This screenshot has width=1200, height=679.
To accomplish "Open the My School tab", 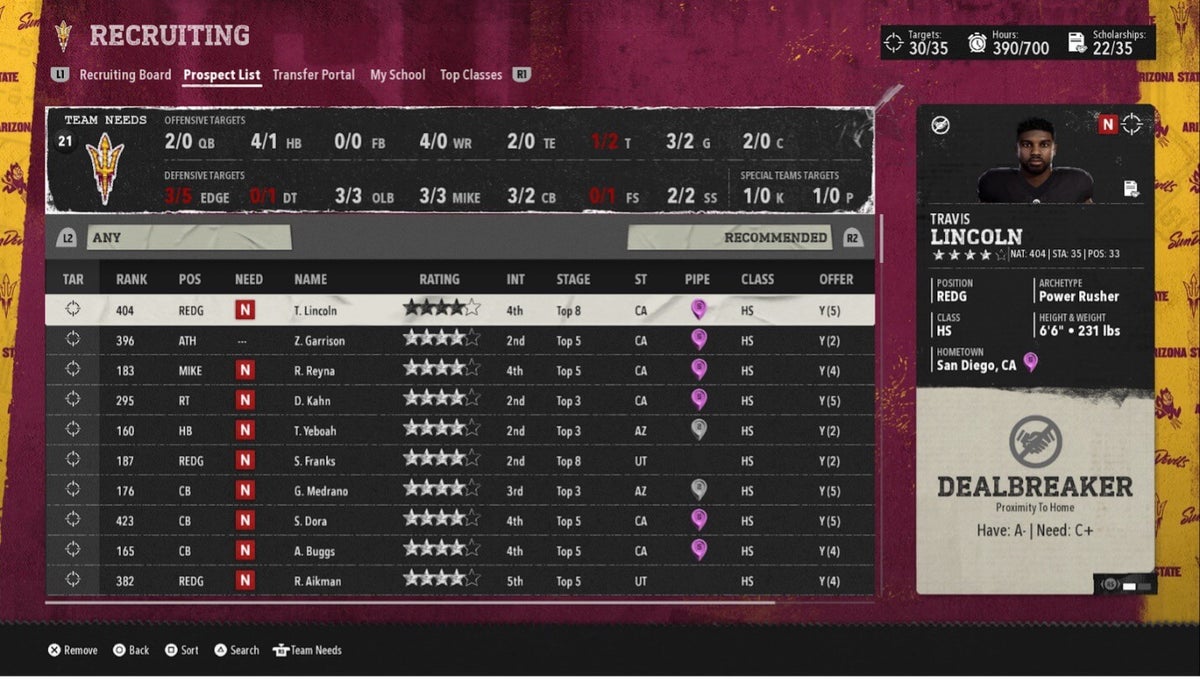I will pyautogui.click(x=397, y=75).
